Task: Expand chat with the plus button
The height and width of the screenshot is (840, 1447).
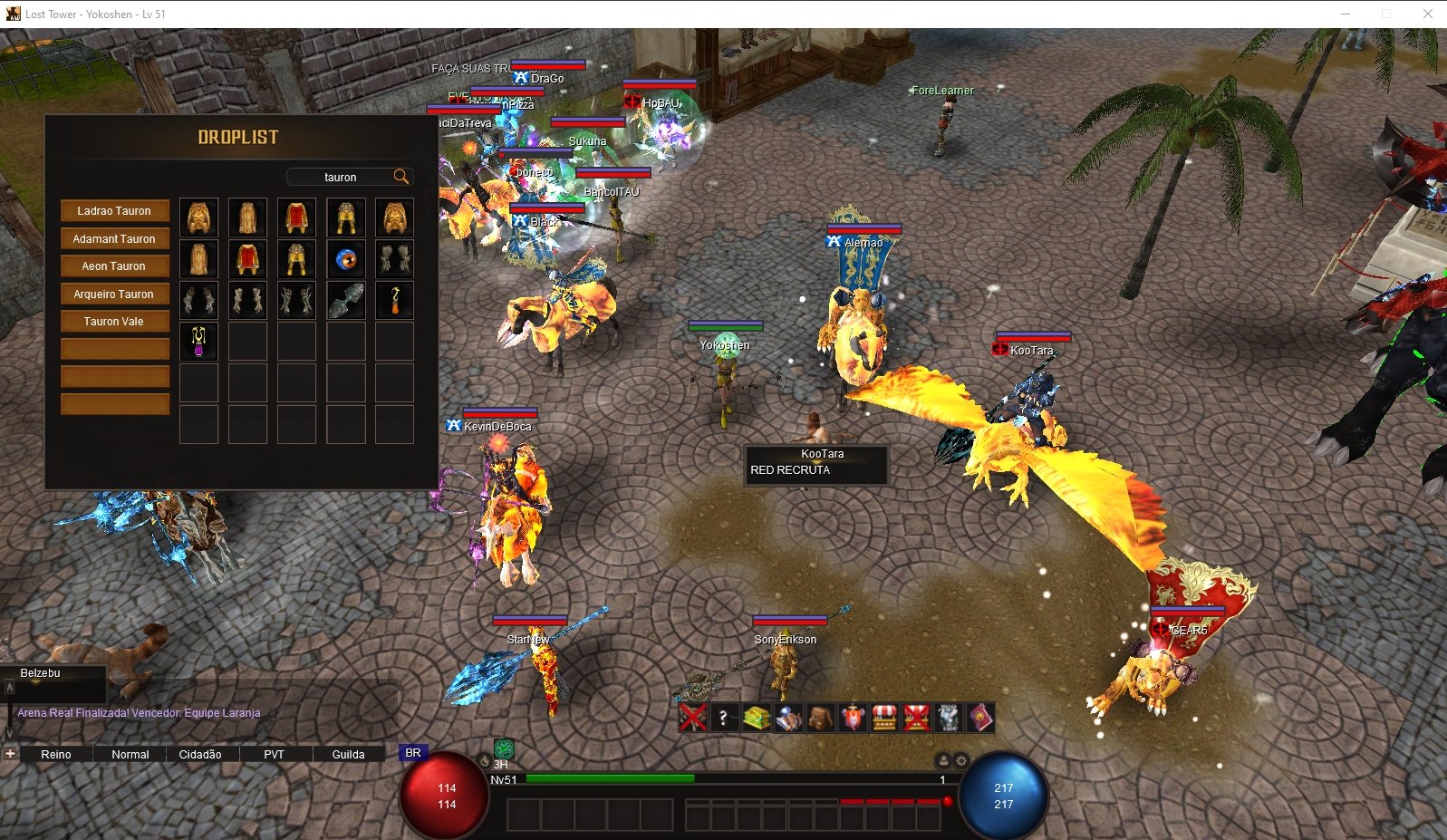Action: (x=10, y=753)
